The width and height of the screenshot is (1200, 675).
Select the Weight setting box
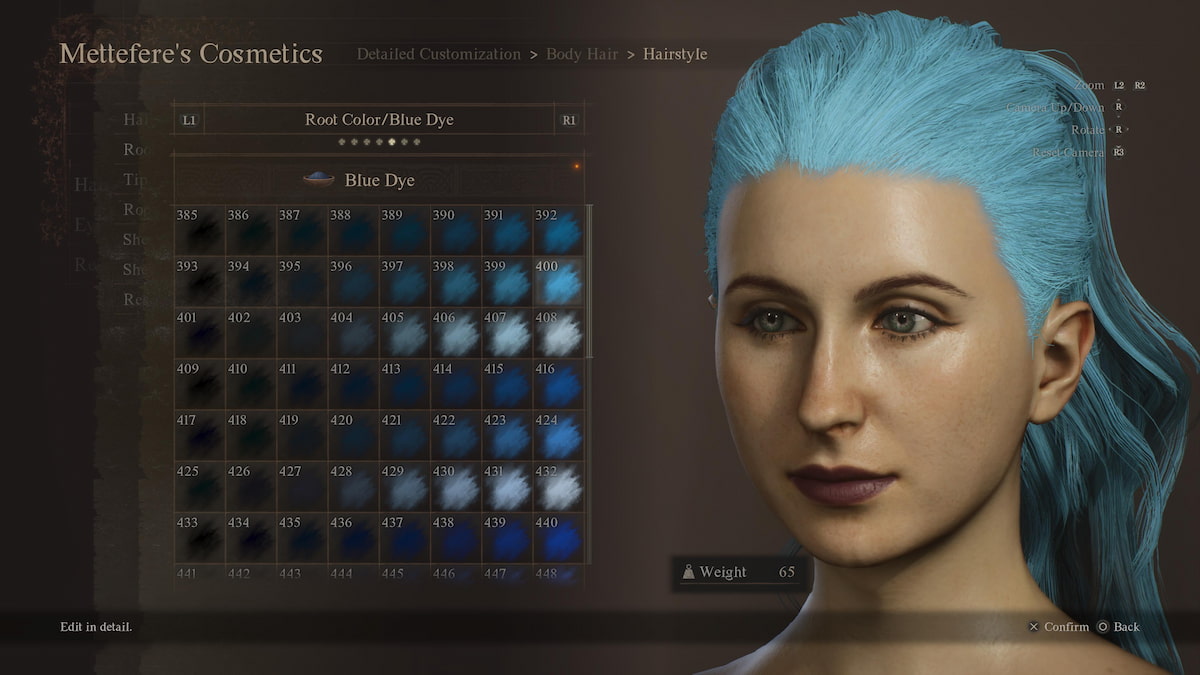[x=738, y=573]
